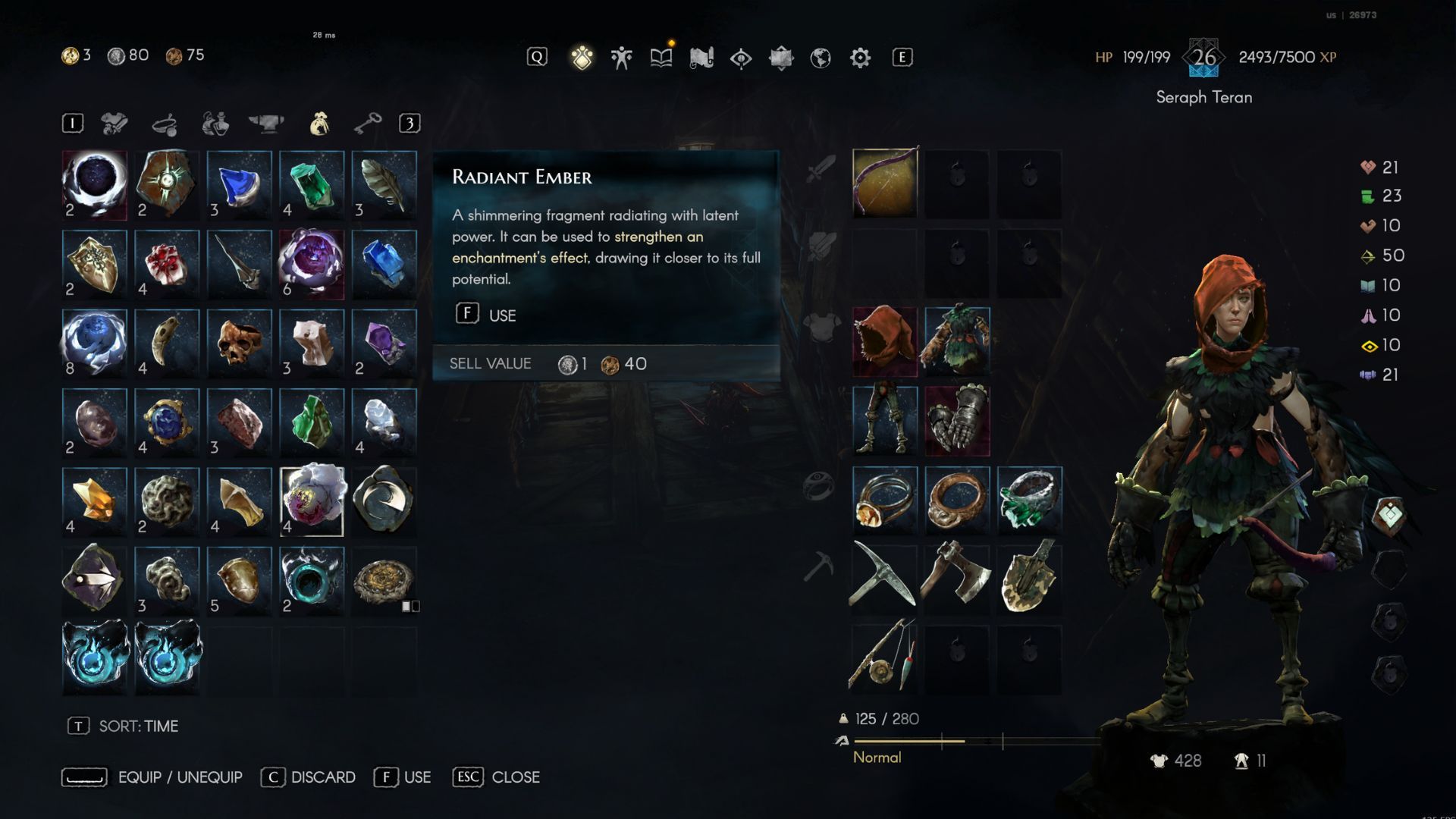This screenshot has width=1456, height=819.
Task: Select the equipped fishing rod slot
Action: (x=885, y=658)
